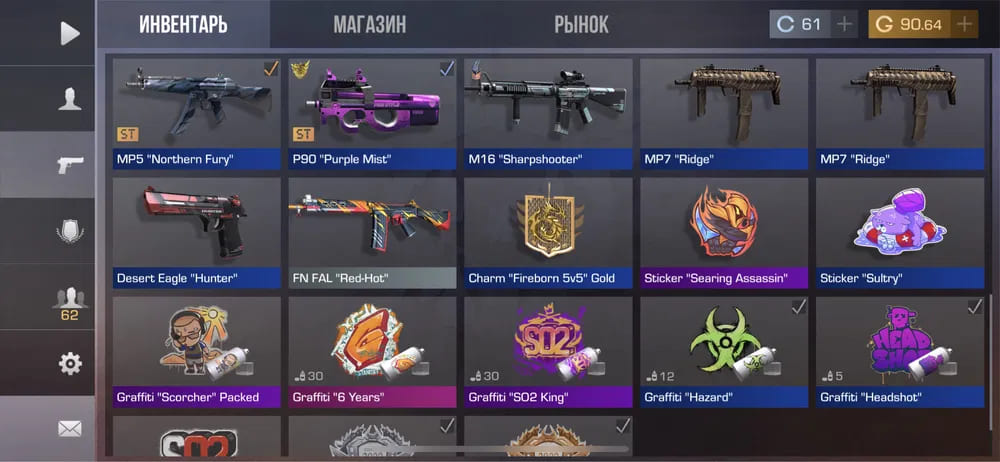Pick the Desert Eagle "Hunter" skin
Screen dimensions: 1000x462
click(196, 233)
